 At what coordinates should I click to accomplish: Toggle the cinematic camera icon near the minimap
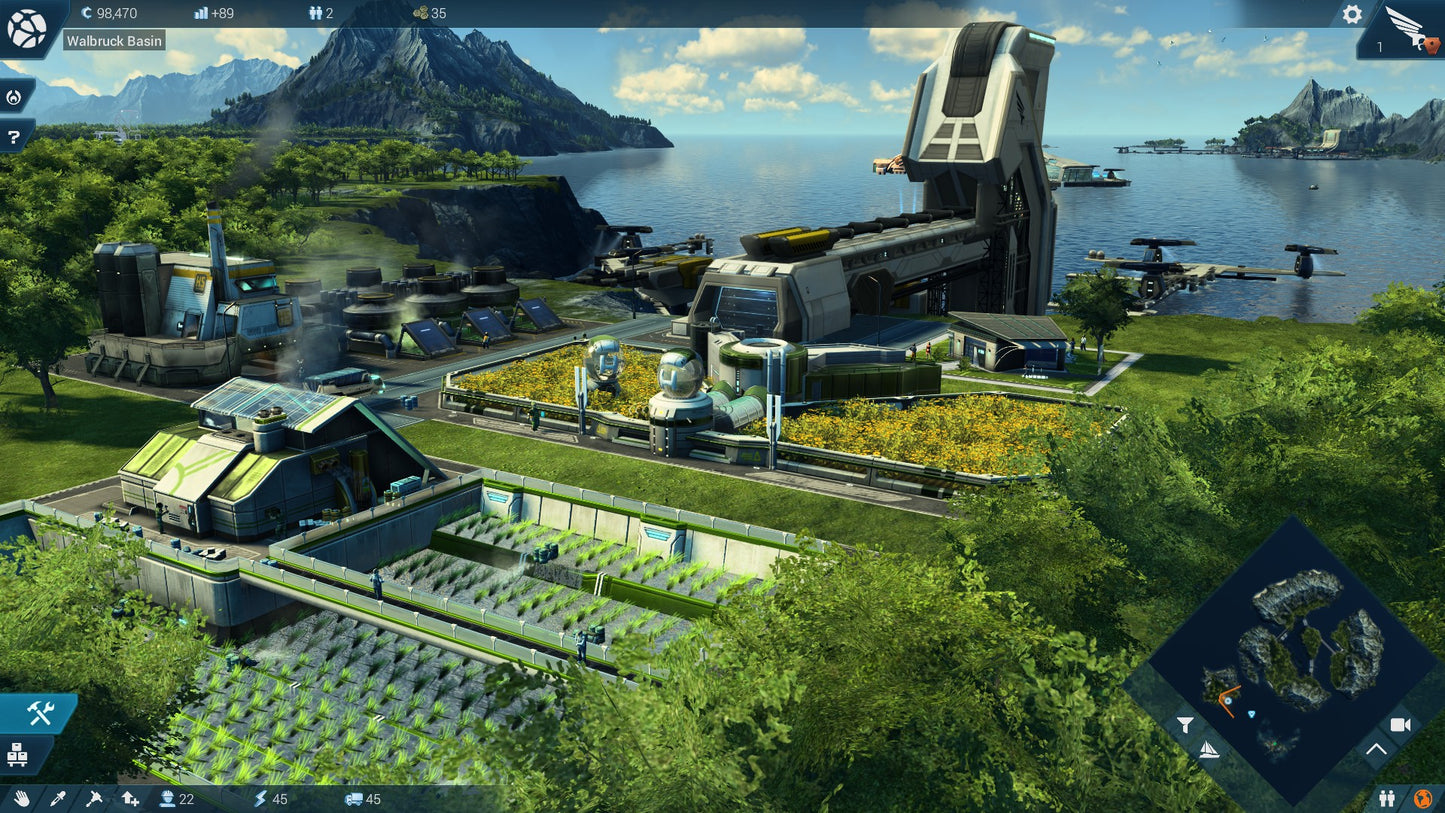tap(1400, 725)
